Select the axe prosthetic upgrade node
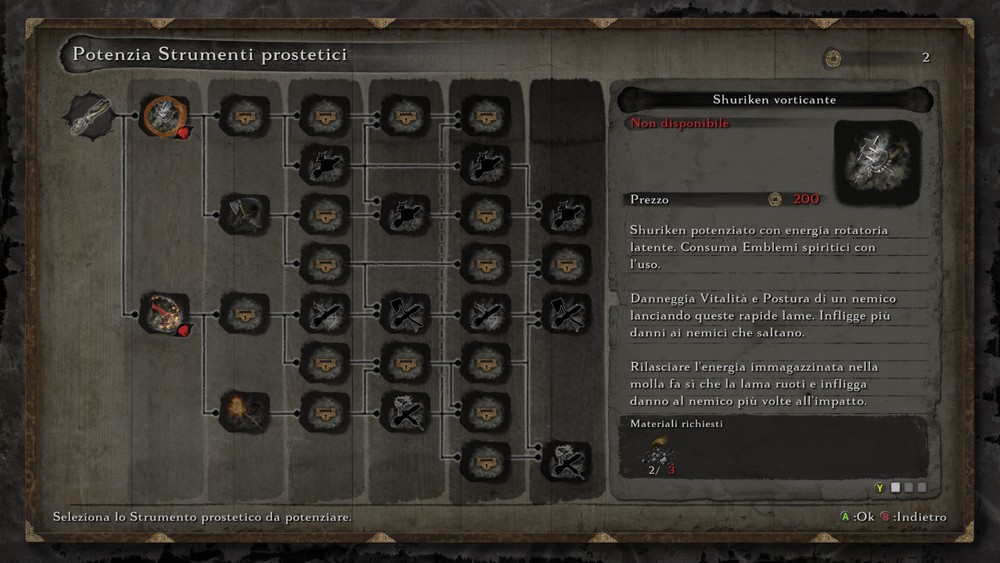 244,213
